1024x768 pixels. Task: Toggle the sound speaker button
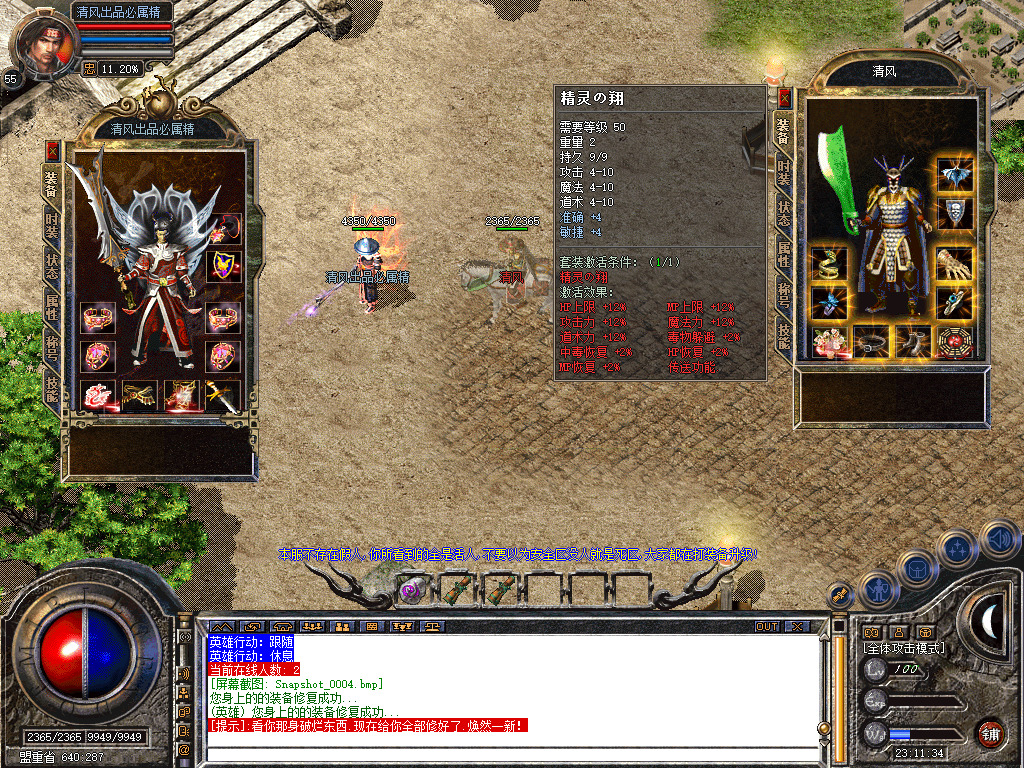tap(999, 540)
